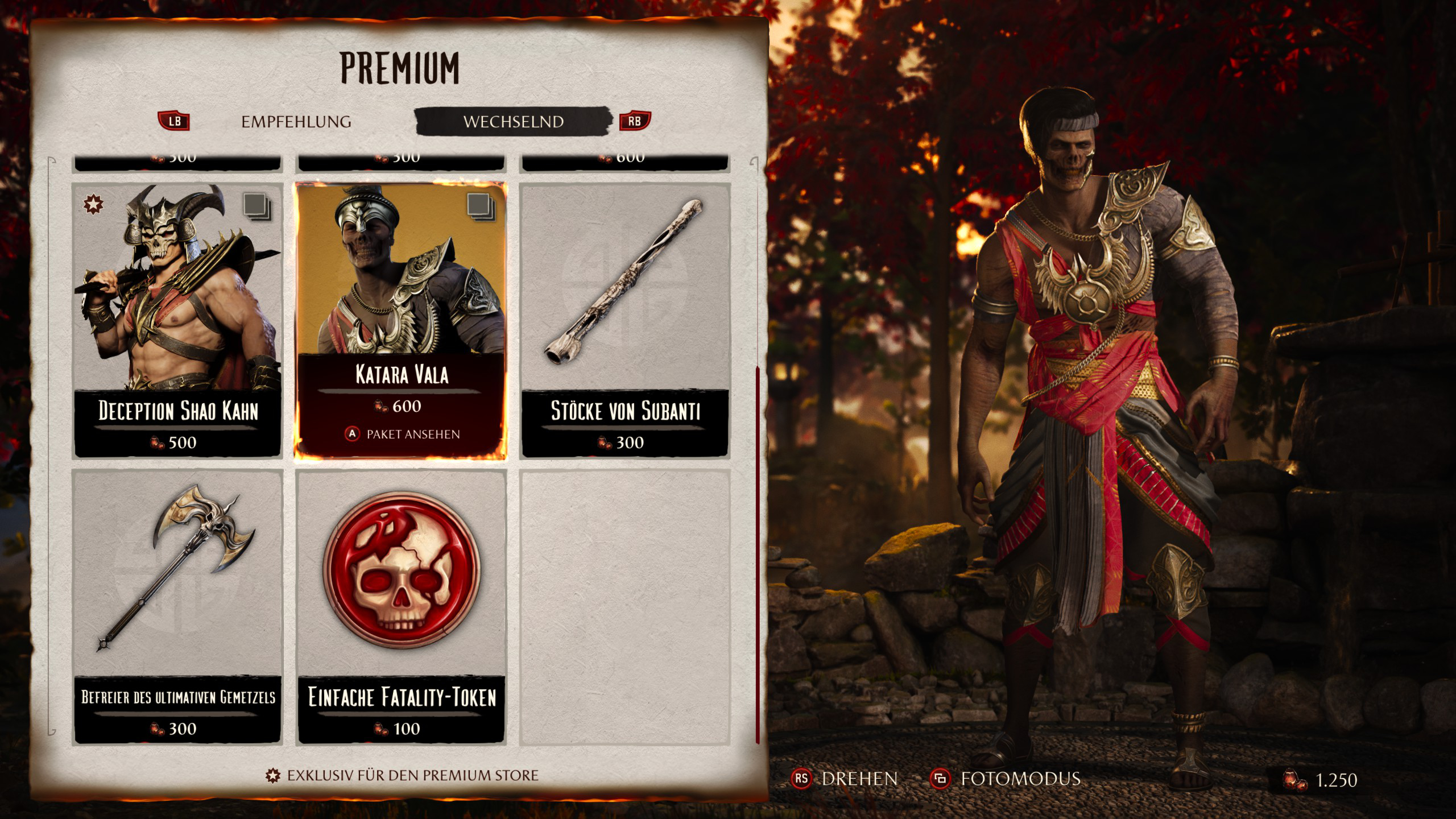This screenshot has width=1456, height=819.
Task: Switch to the Empfehlung tab
Action: (x=296, y=122)
